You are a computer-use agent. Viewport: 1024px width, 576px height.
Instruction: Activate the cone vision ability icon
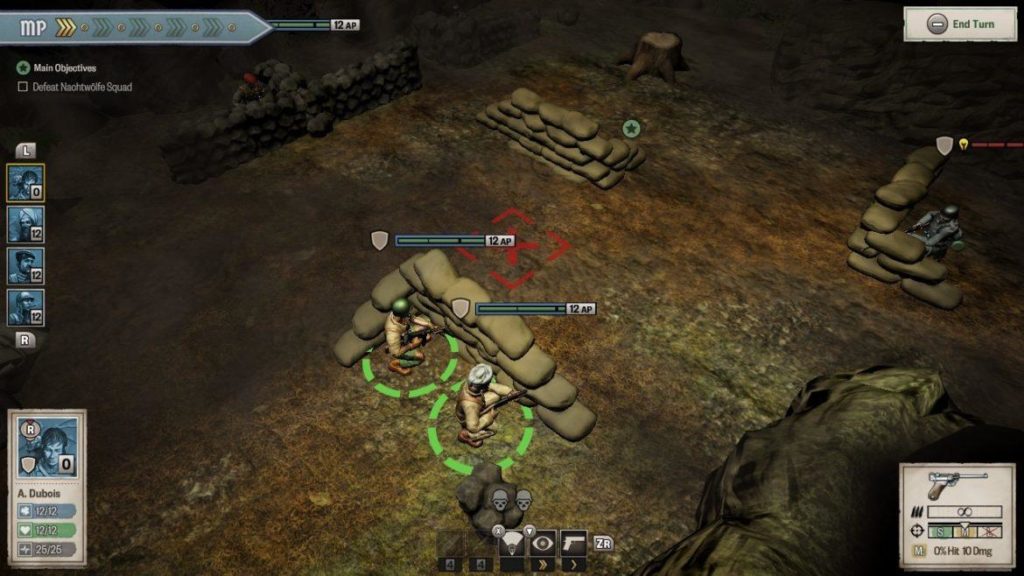(x=513, y=543)
